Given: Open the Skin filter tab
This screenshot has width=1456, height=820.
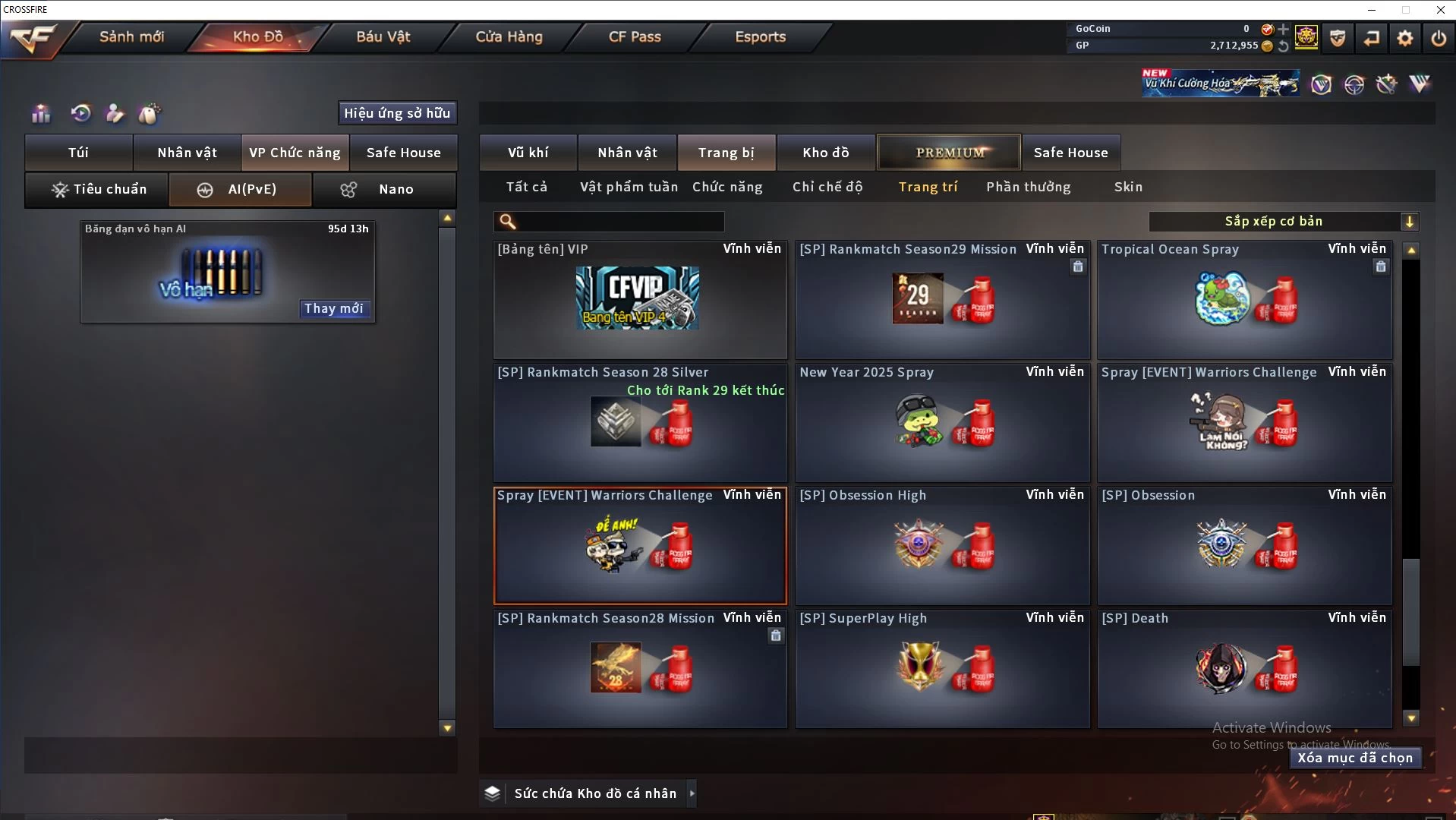Looking at the screenshot, I should pos(1128,187).
